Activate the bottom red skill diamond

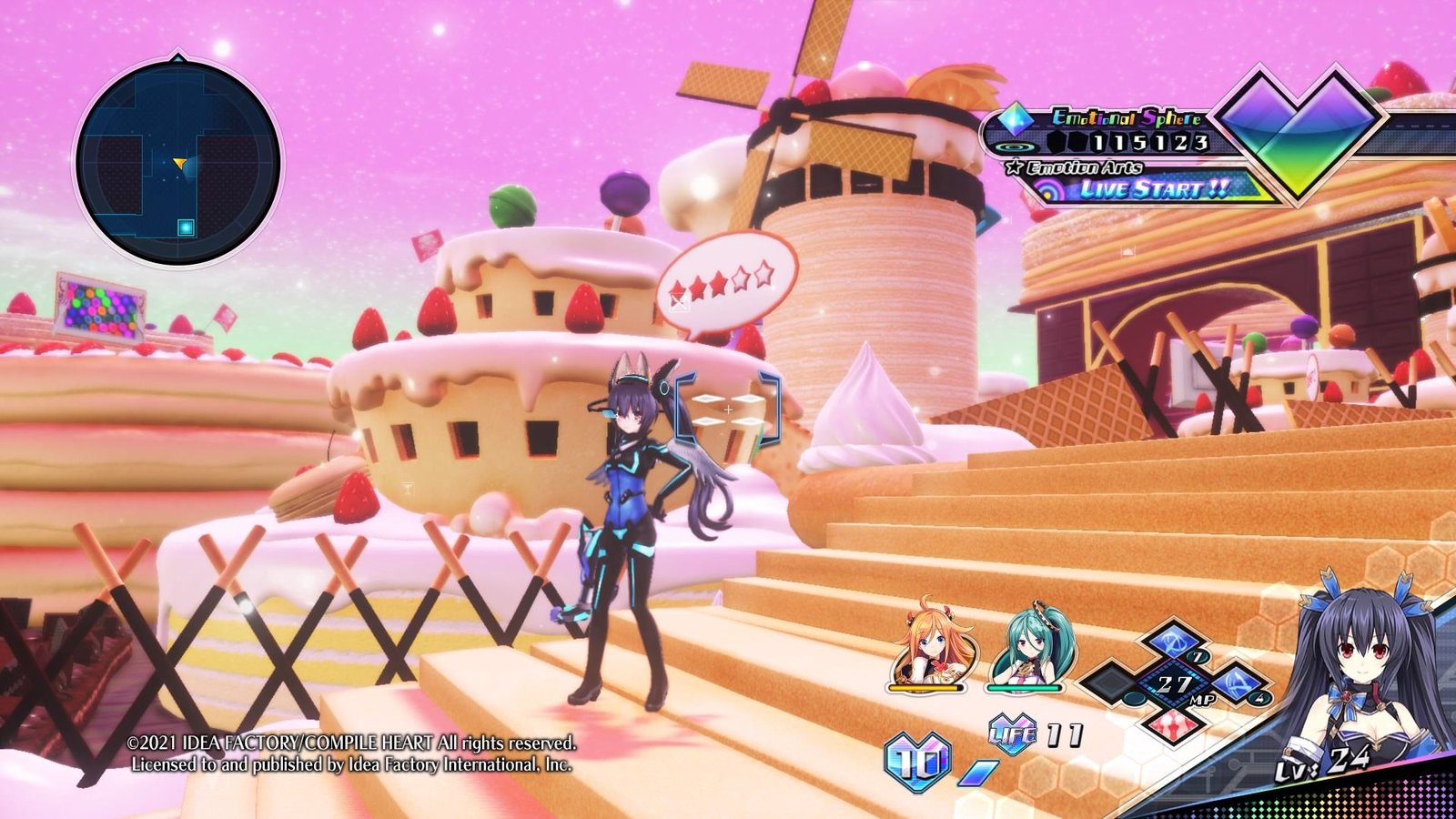(x=1173, y=724)
